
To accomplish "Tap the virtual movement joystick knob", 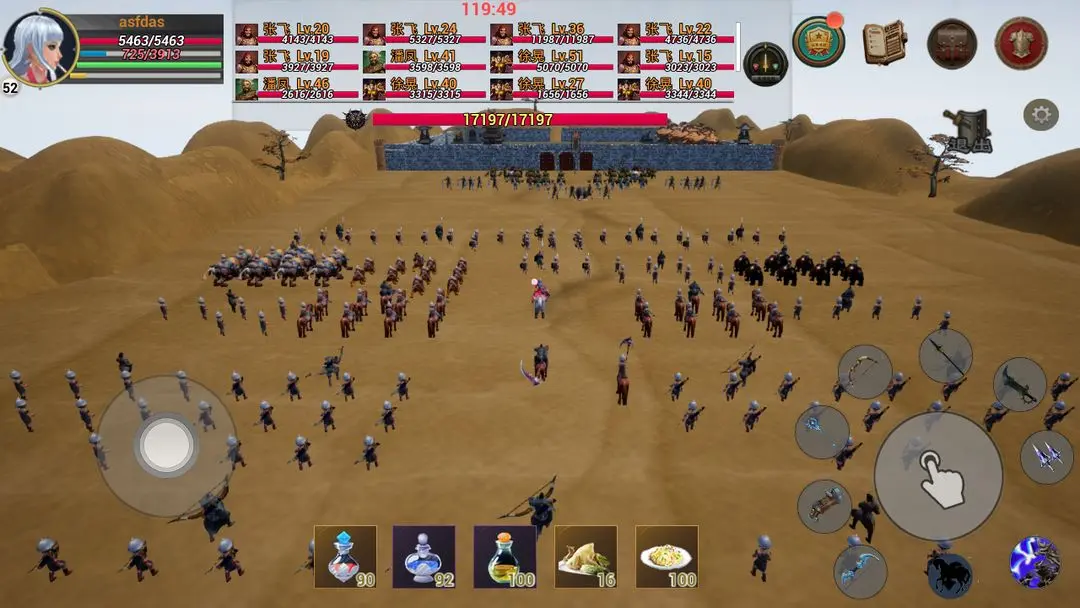I will pyautogui.click(x=166, y=446).
